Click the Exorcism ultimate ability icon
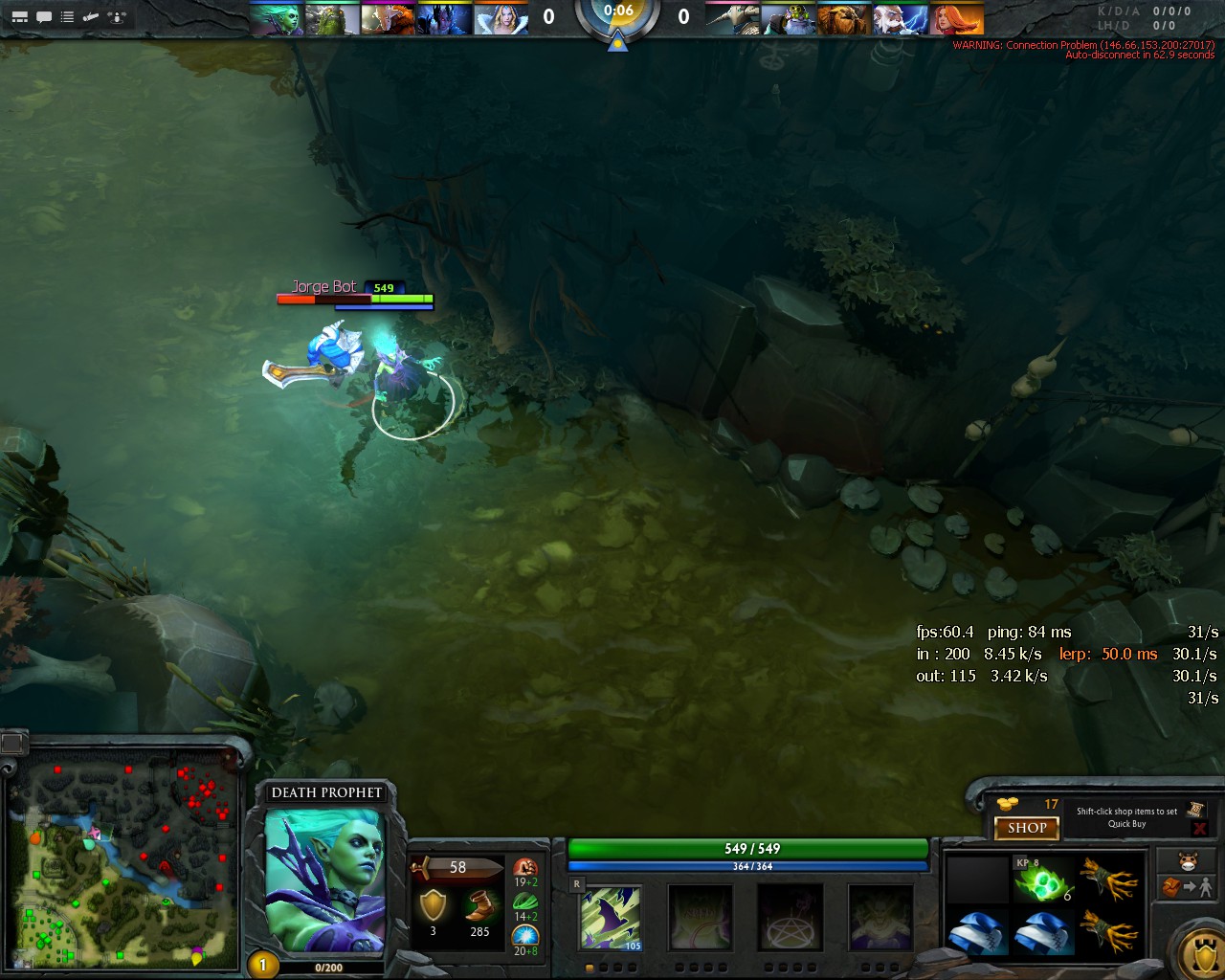This screenshot has height=980, width=1225. (x=880, y=918)
